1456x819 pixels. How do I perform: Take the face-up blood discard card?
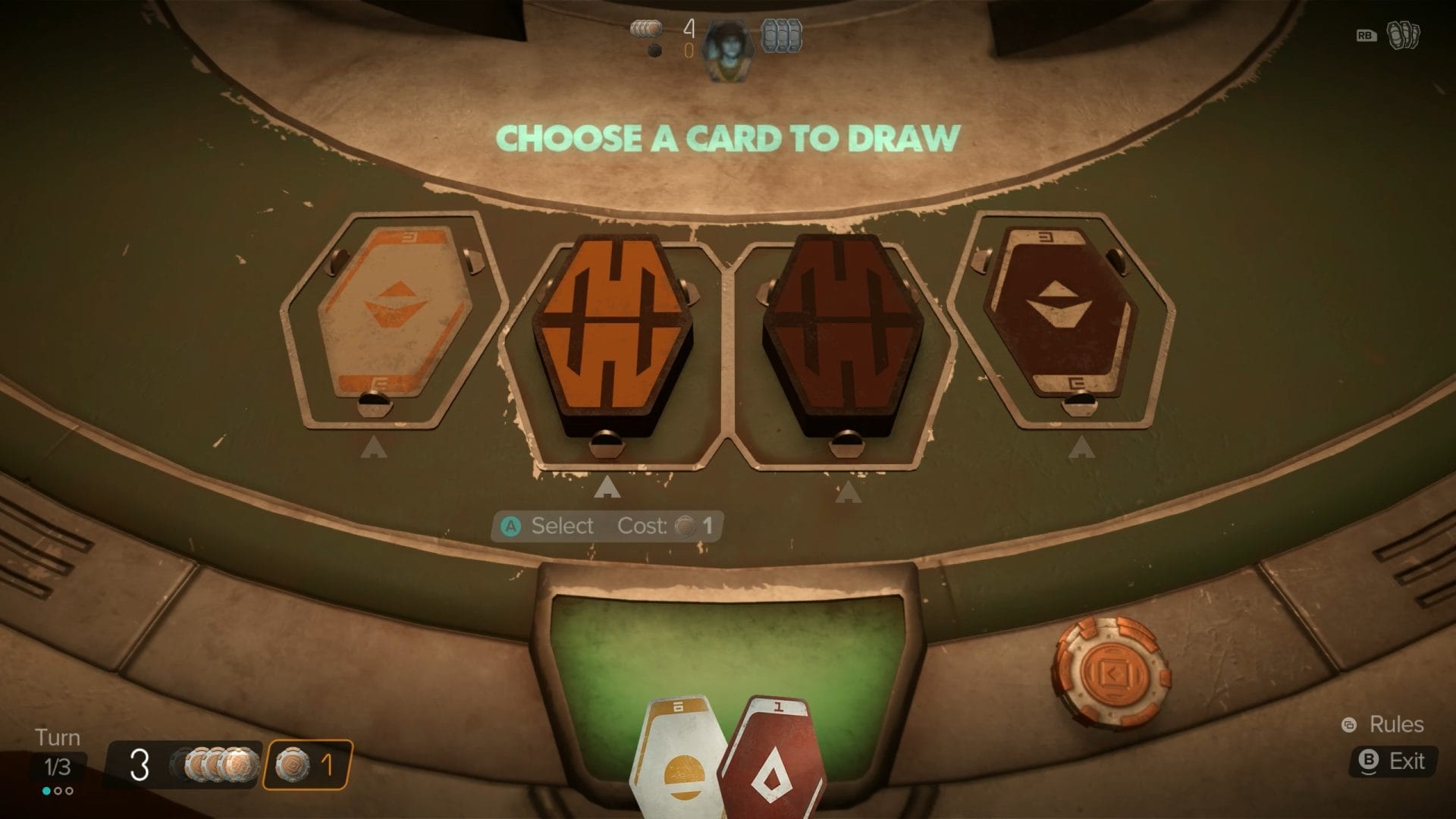coord(1059,311)
